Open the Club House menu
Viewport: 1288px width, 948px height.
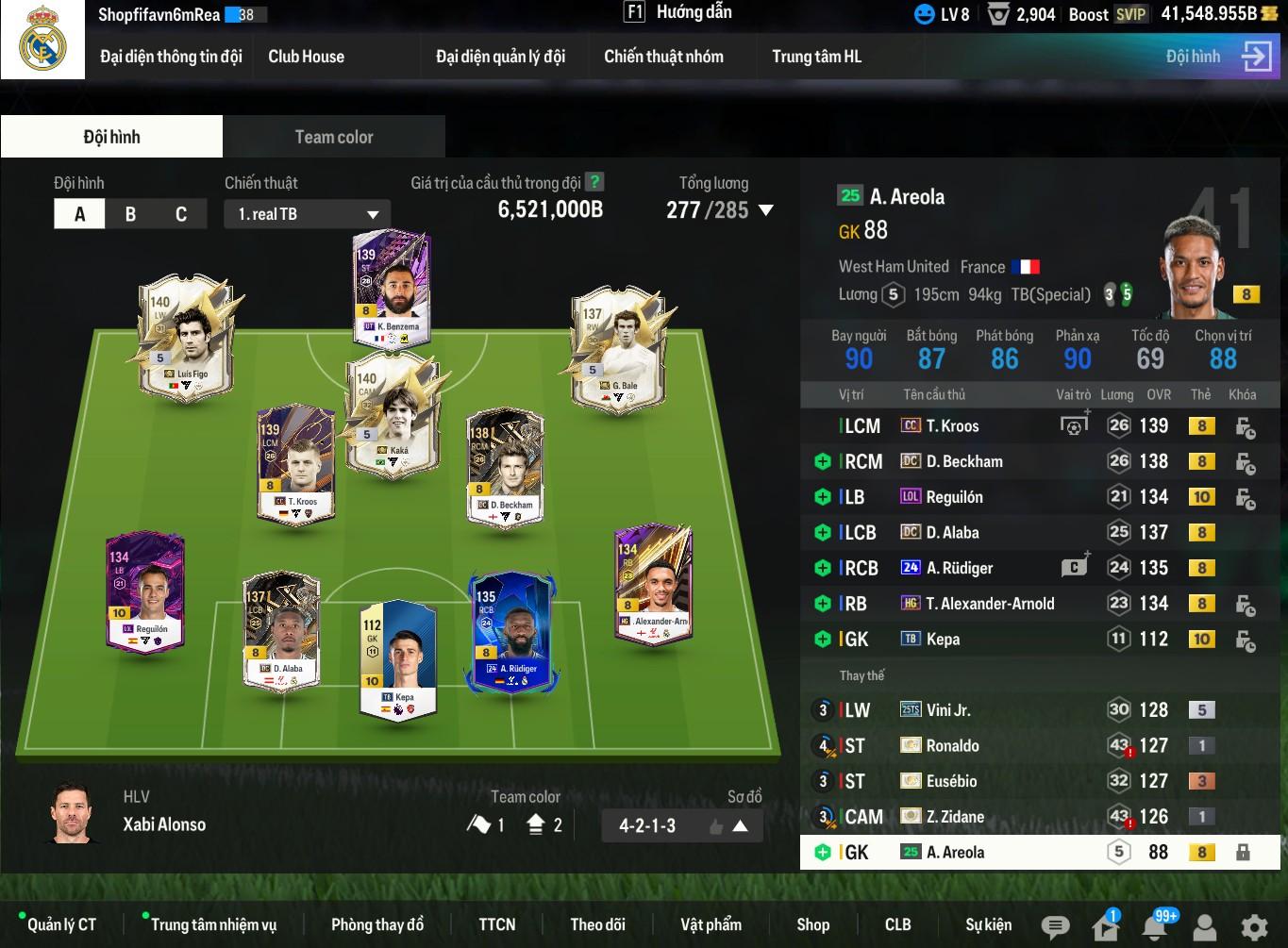click(x=306, y=57)
